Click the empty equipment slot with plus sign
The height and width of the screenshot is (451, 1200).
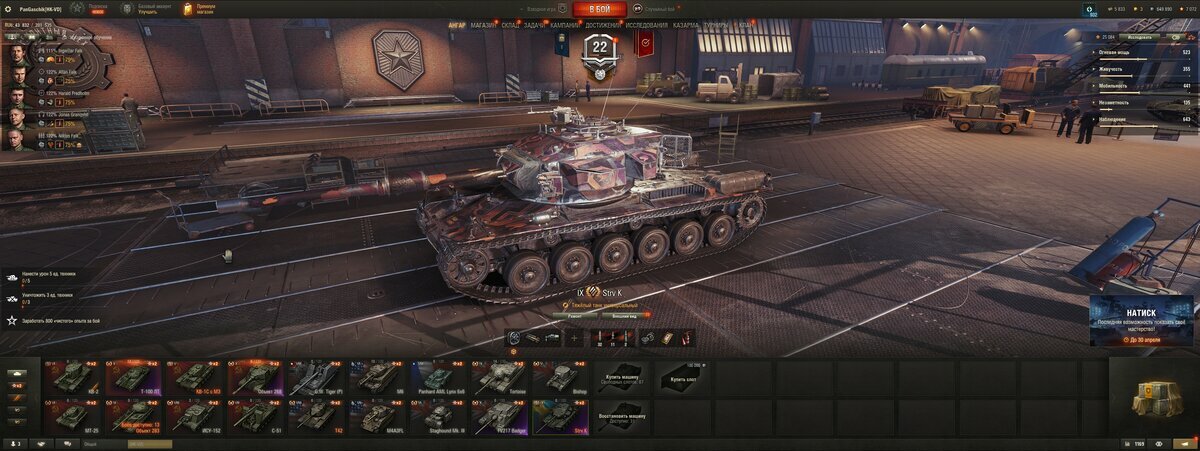point(574,338)
